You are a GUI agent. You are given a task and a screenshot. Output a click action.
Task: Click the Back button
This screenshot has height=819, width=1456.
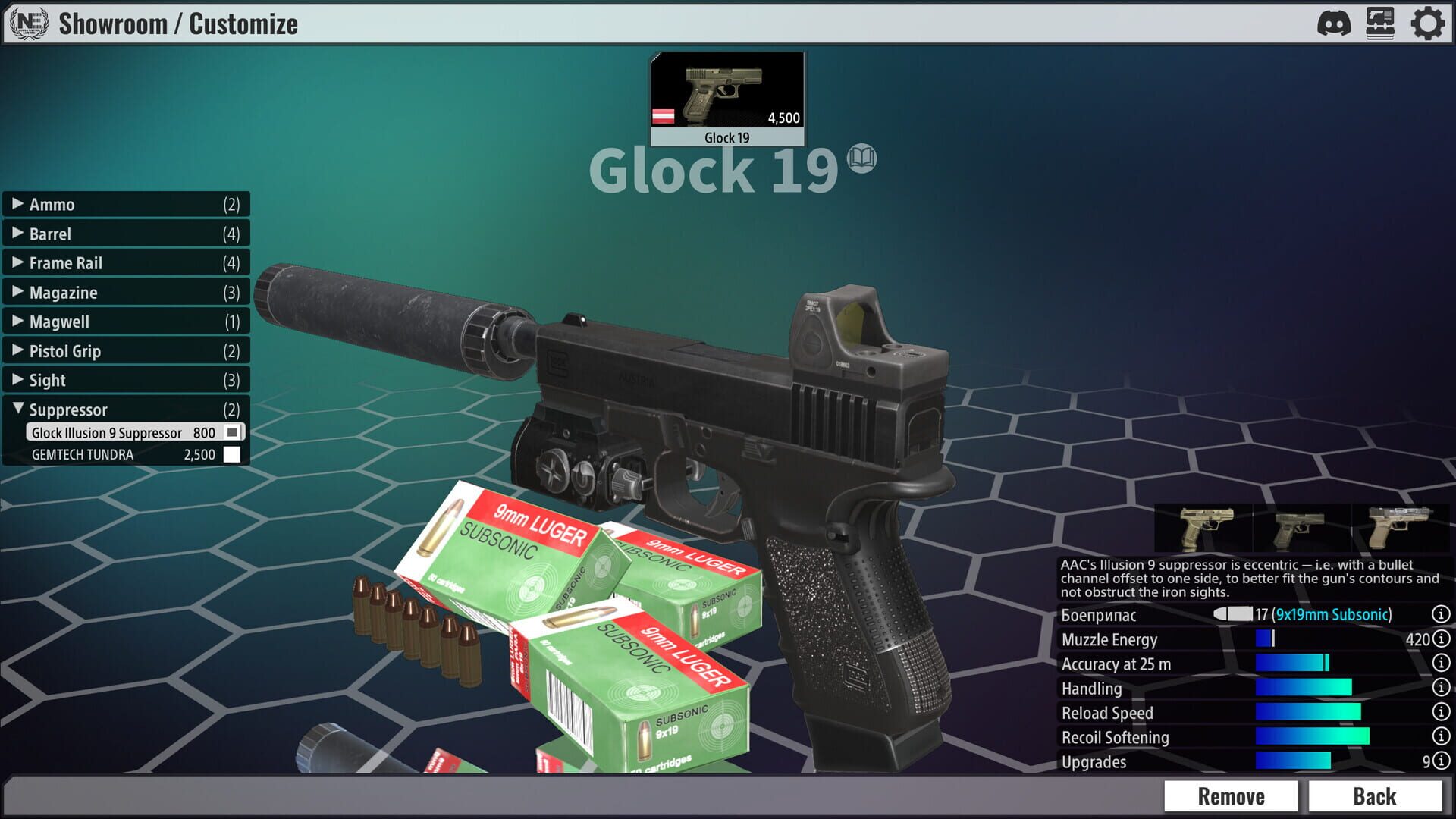tap(1375, 796)
